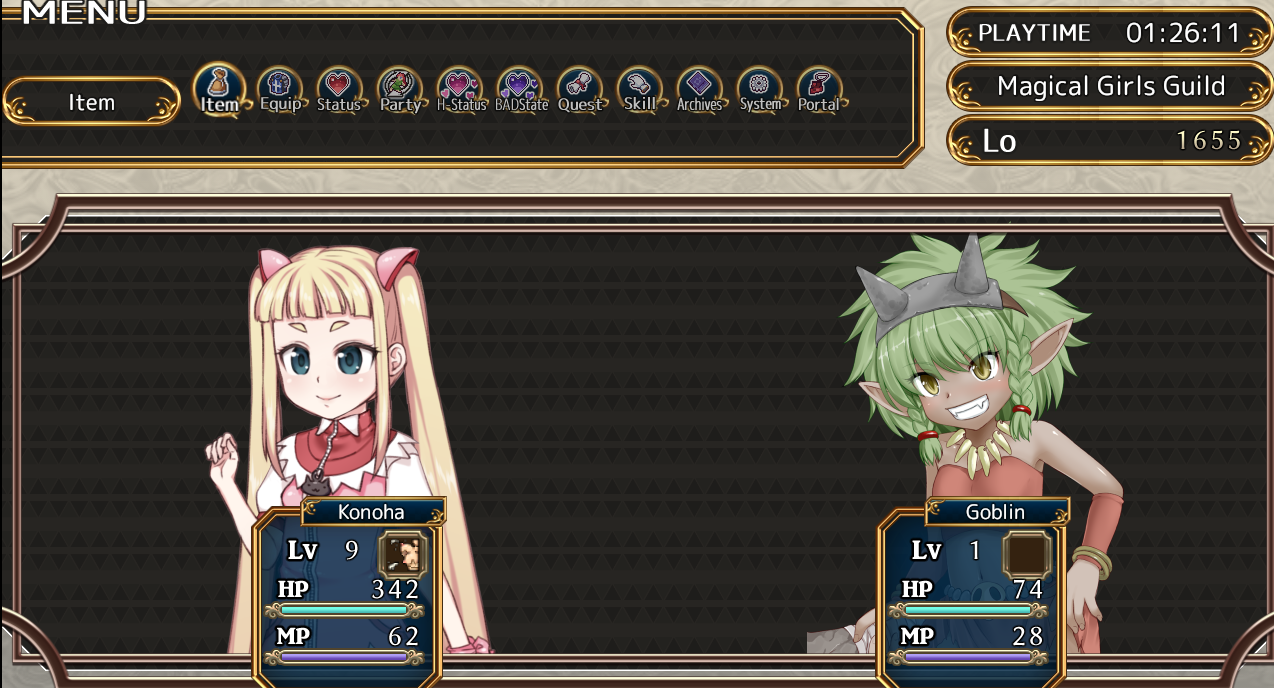Select the Status heart icon
The image size is (1274, 688).
(339, 91)
